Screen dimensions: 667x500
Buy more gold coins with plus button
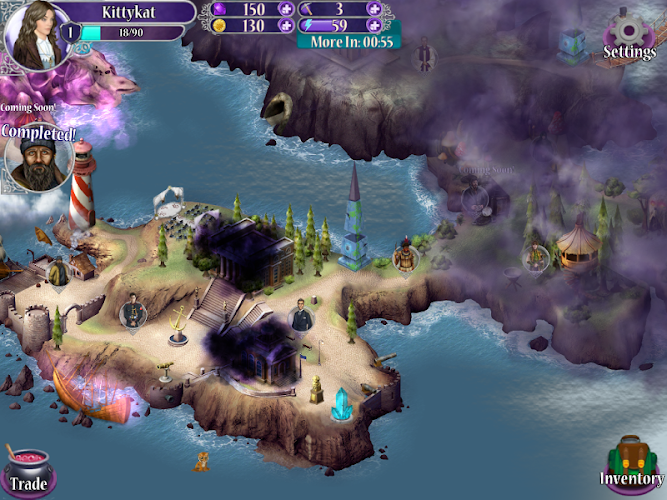click(x=285, y=26)
